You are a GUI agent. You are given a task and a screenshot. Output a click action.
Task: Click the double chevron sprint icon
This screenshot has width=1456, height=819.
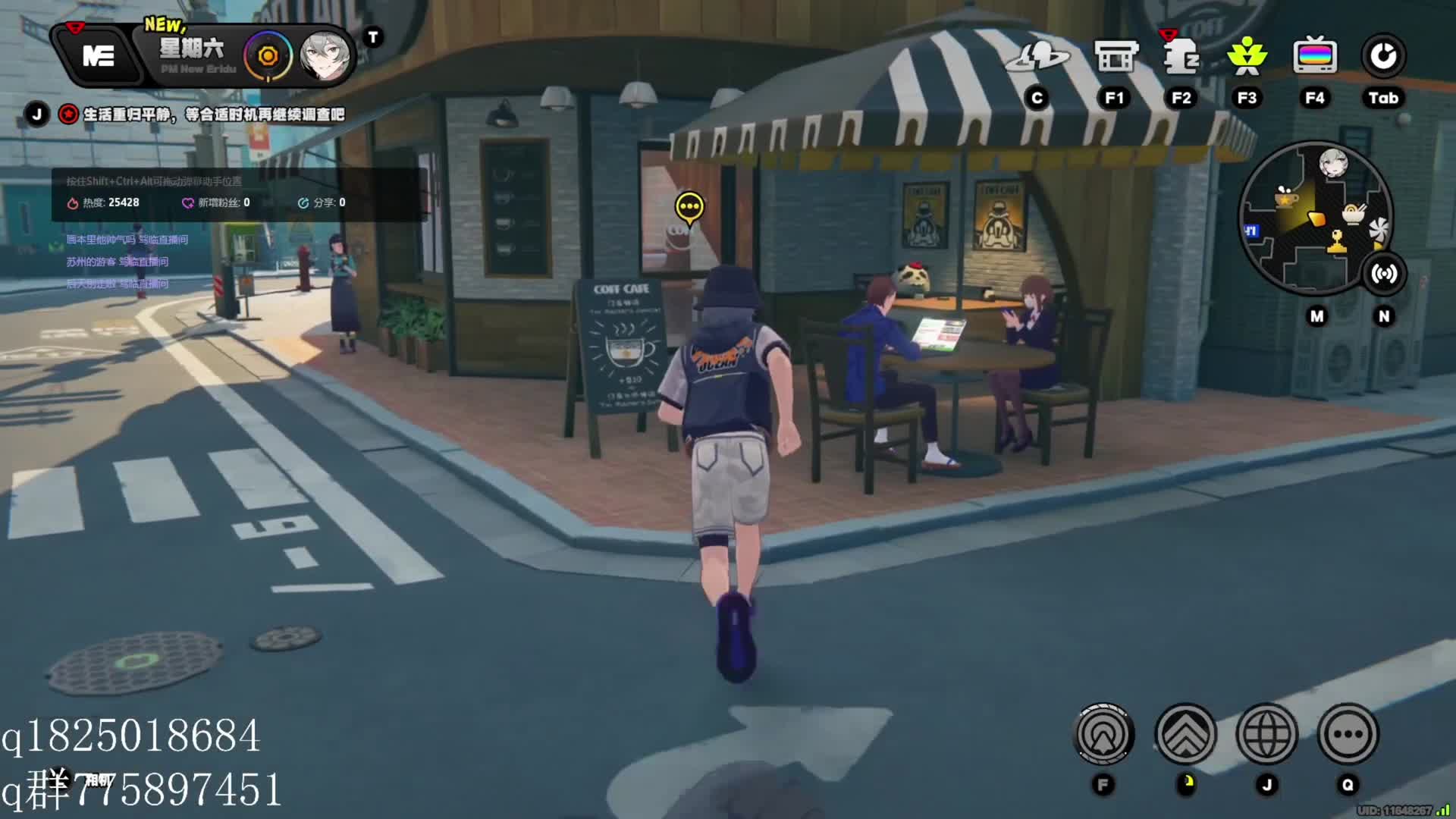coord(1185,734)
